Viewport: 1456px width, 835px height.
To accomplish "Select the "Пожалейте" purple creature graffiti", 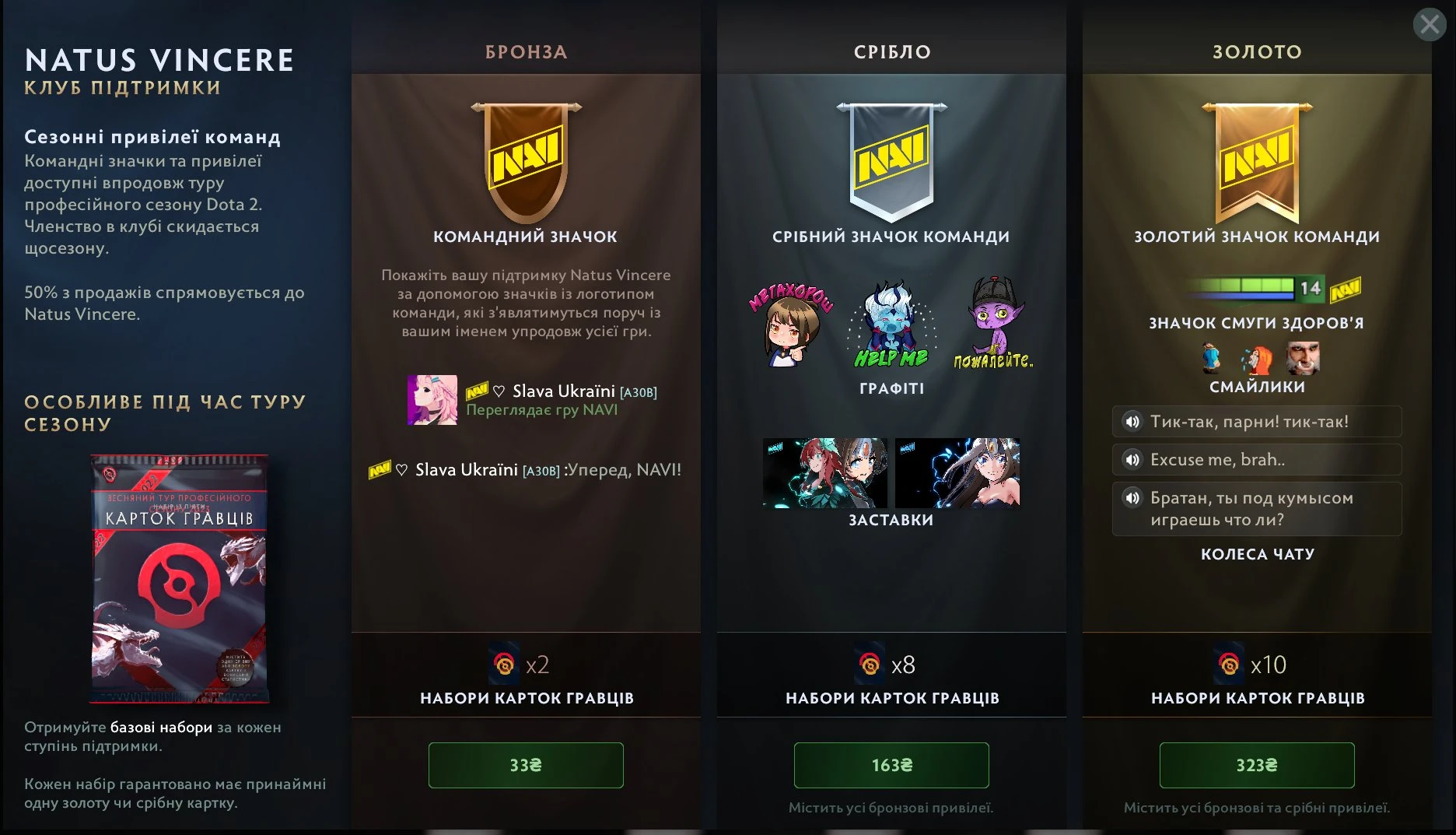I will point(993,324).
